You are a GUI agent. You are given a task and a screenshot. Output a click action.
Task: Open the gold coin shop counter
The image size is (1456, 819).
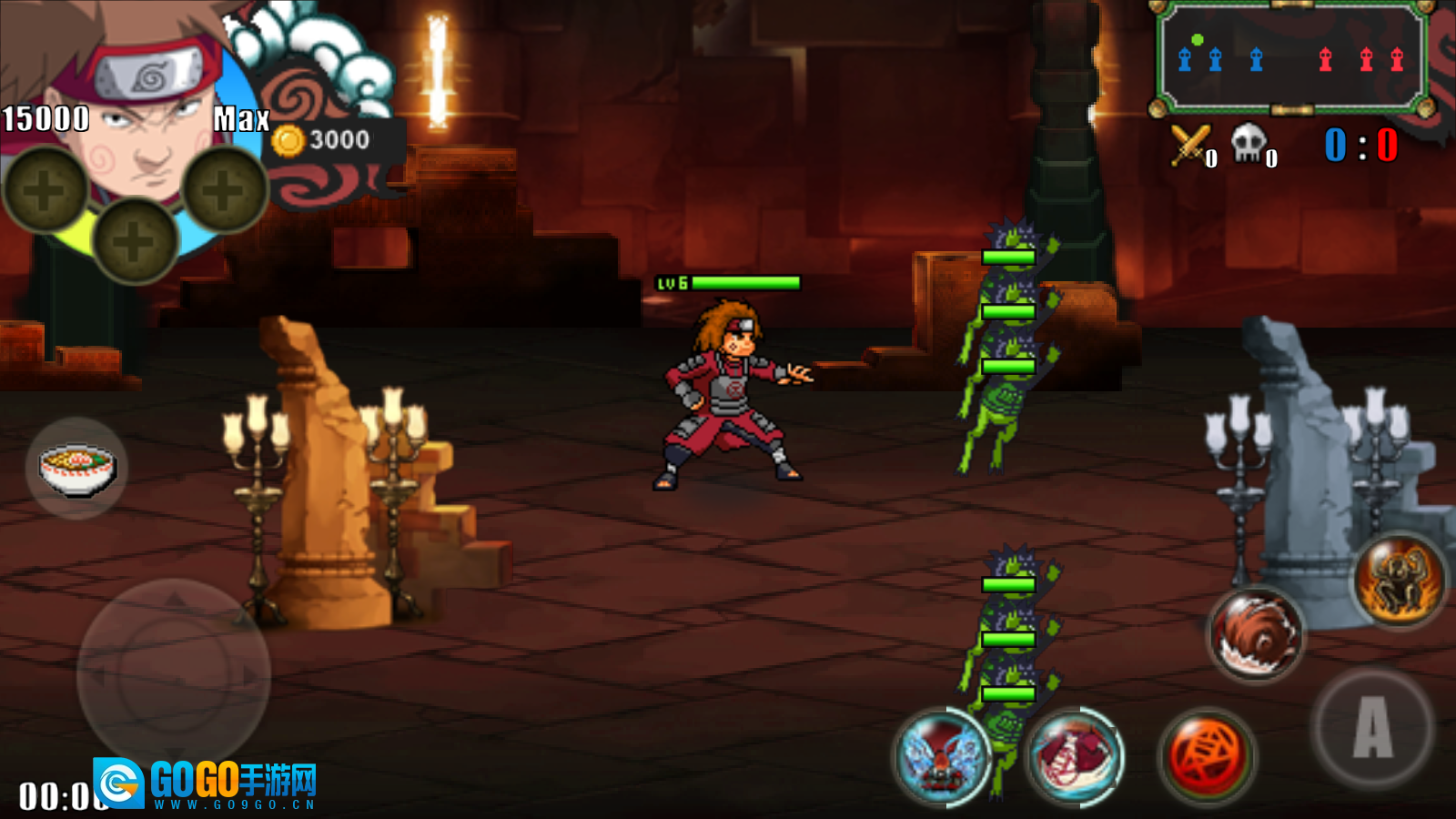[328, 140]
